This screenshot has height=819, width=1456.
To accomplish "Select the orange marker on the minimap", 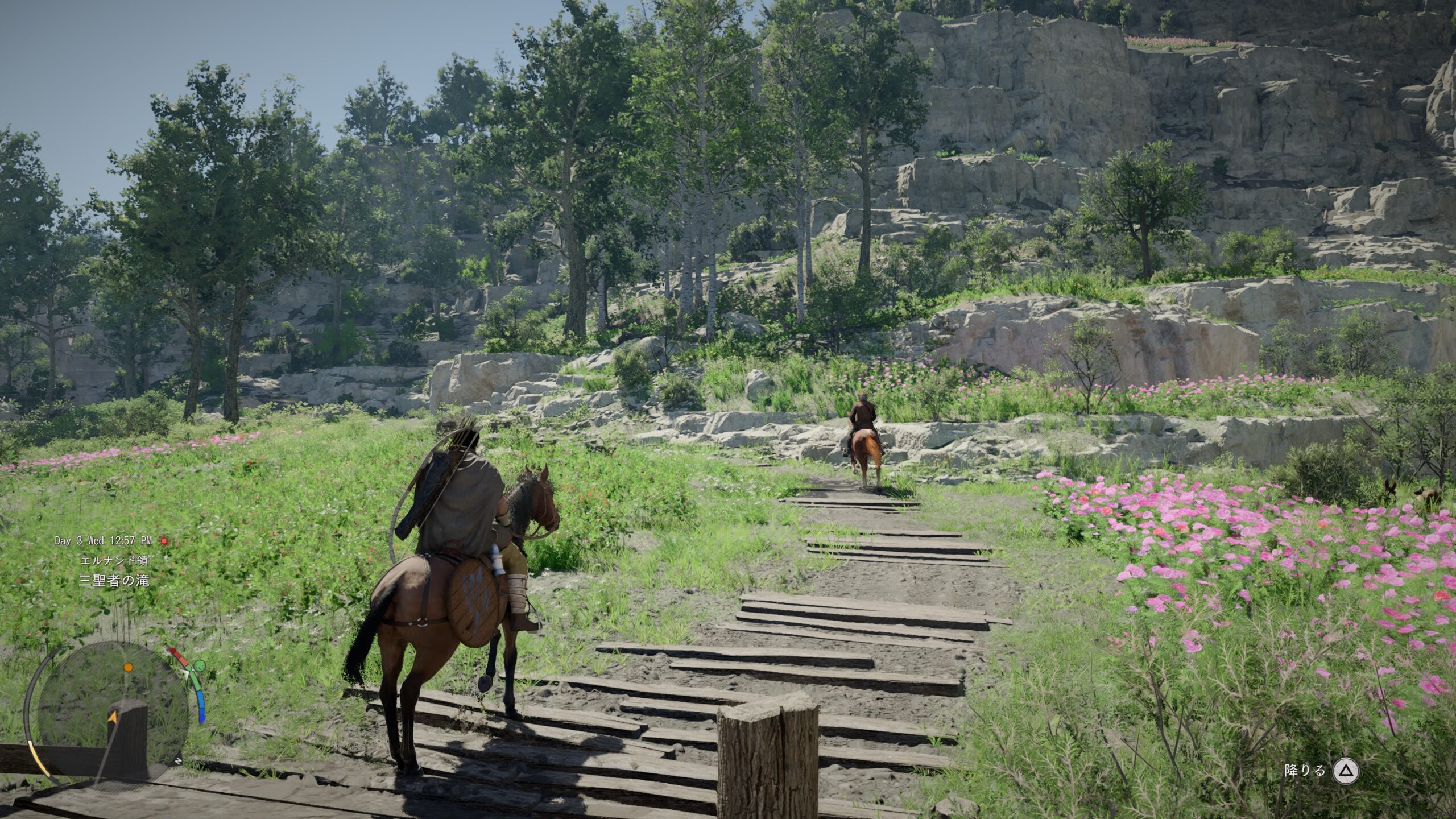I will click(x=128, y=667).
